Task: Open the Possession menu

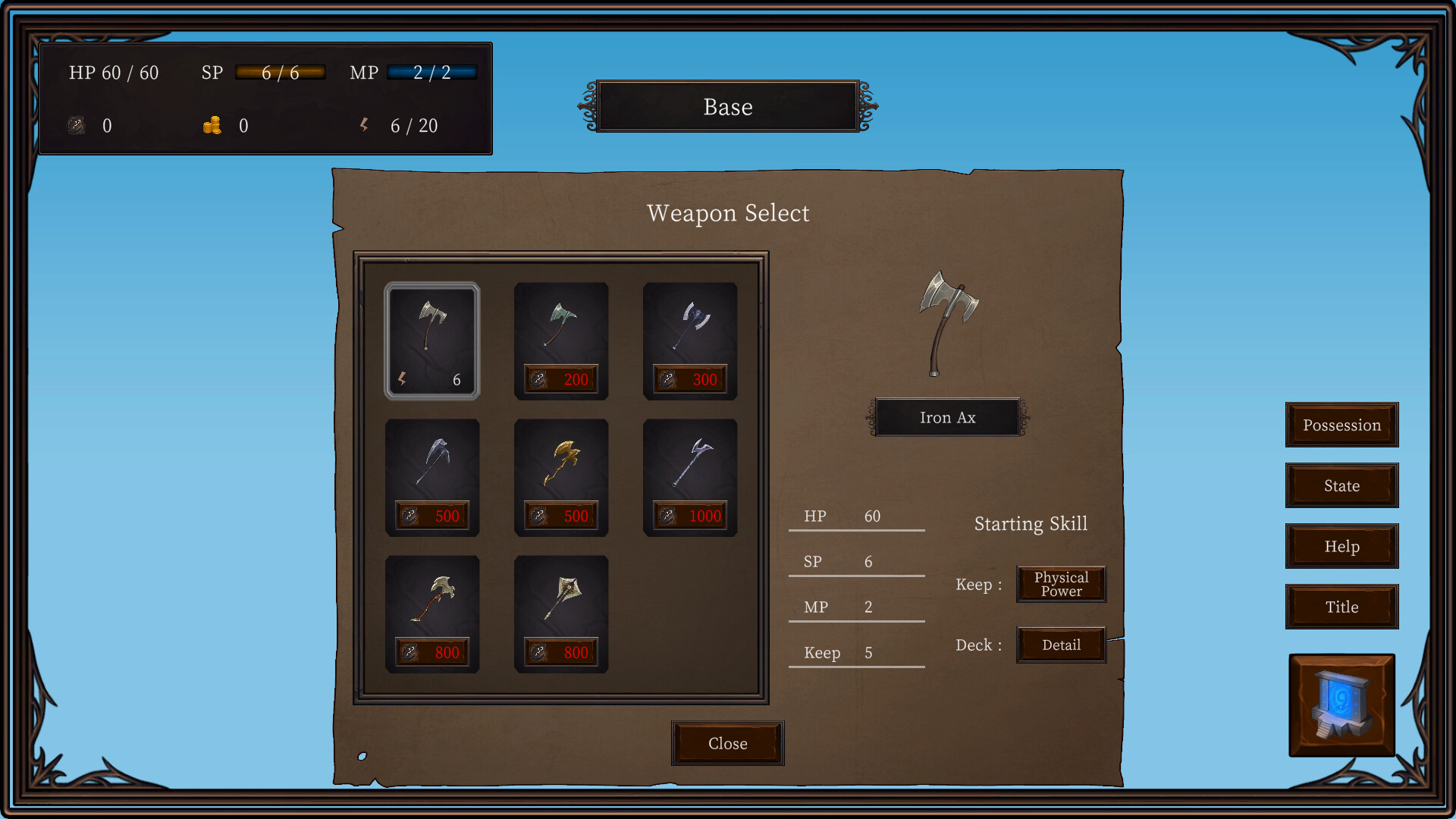Action: click(x=1341, y=425)
